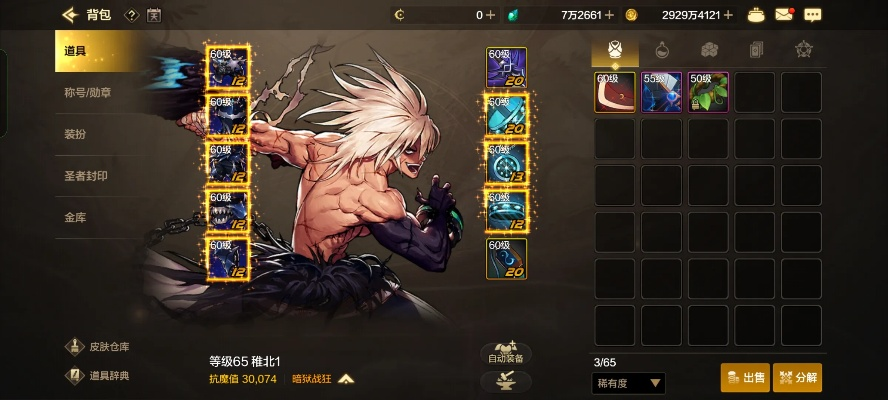Open the 稀有度 rarity sort dropdown
This screenshot has height=400, width=888.
pyautogui.click(x=629, y=382)
